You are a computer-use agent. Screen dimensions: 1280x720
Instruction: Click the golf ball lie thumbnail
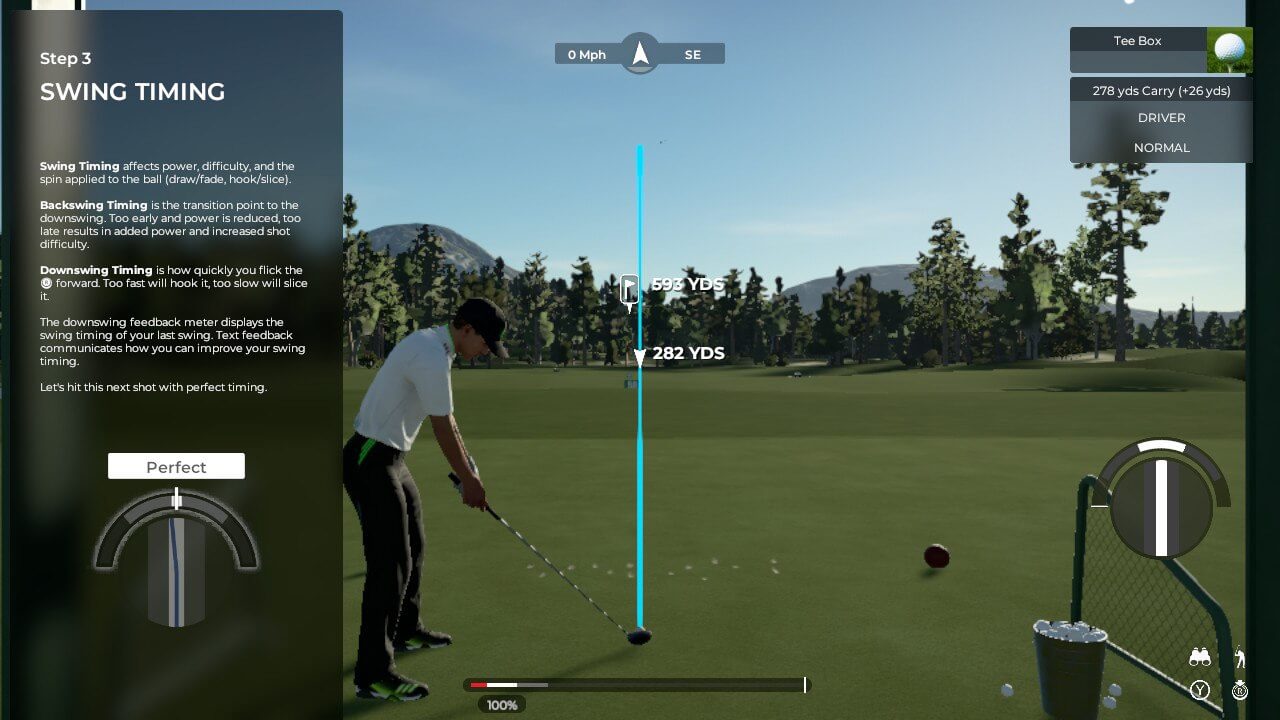[x=1229, y=50]
